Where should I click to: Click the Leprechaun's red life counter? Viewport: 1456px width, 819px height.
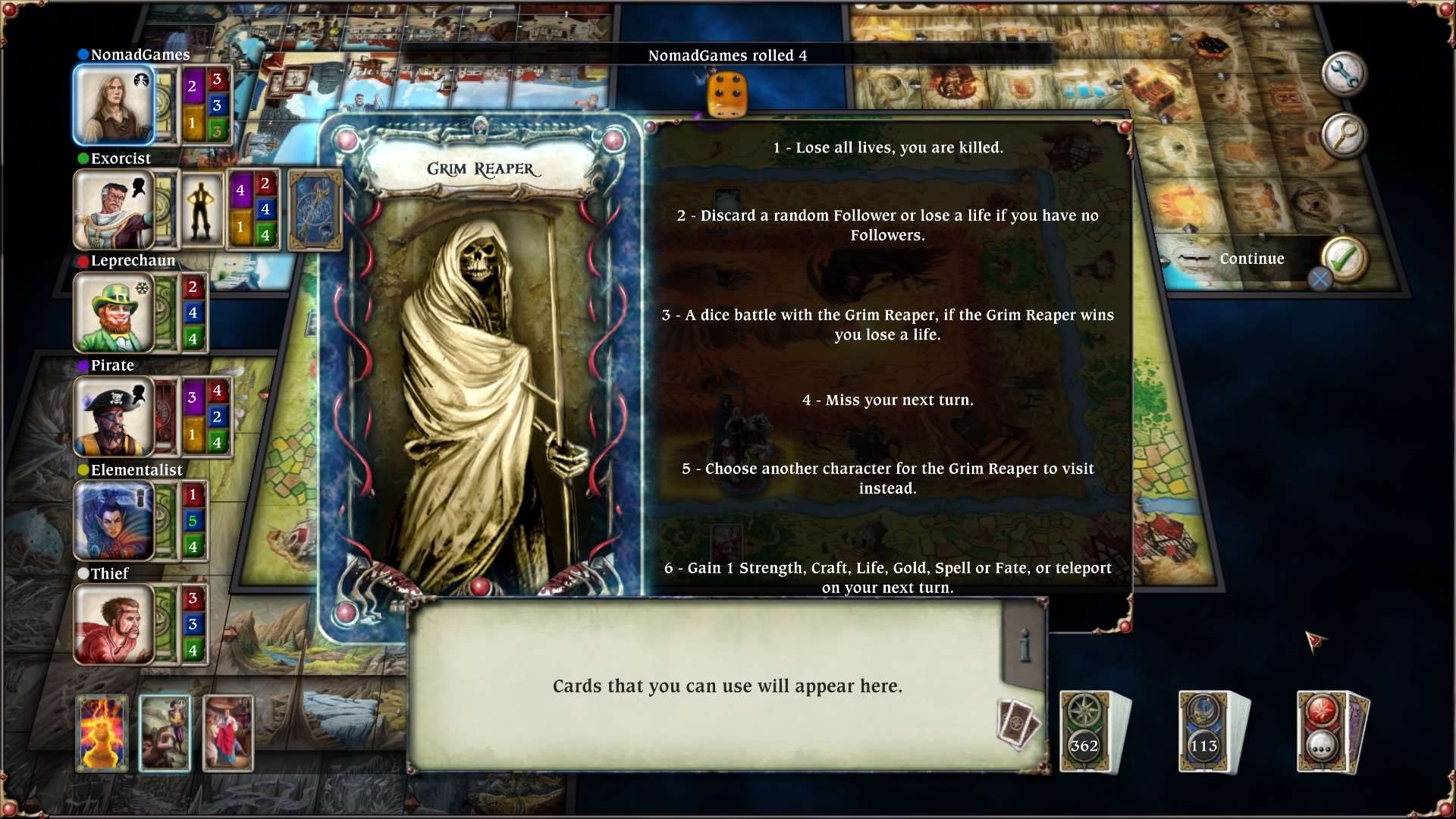[x=193, y=287]
